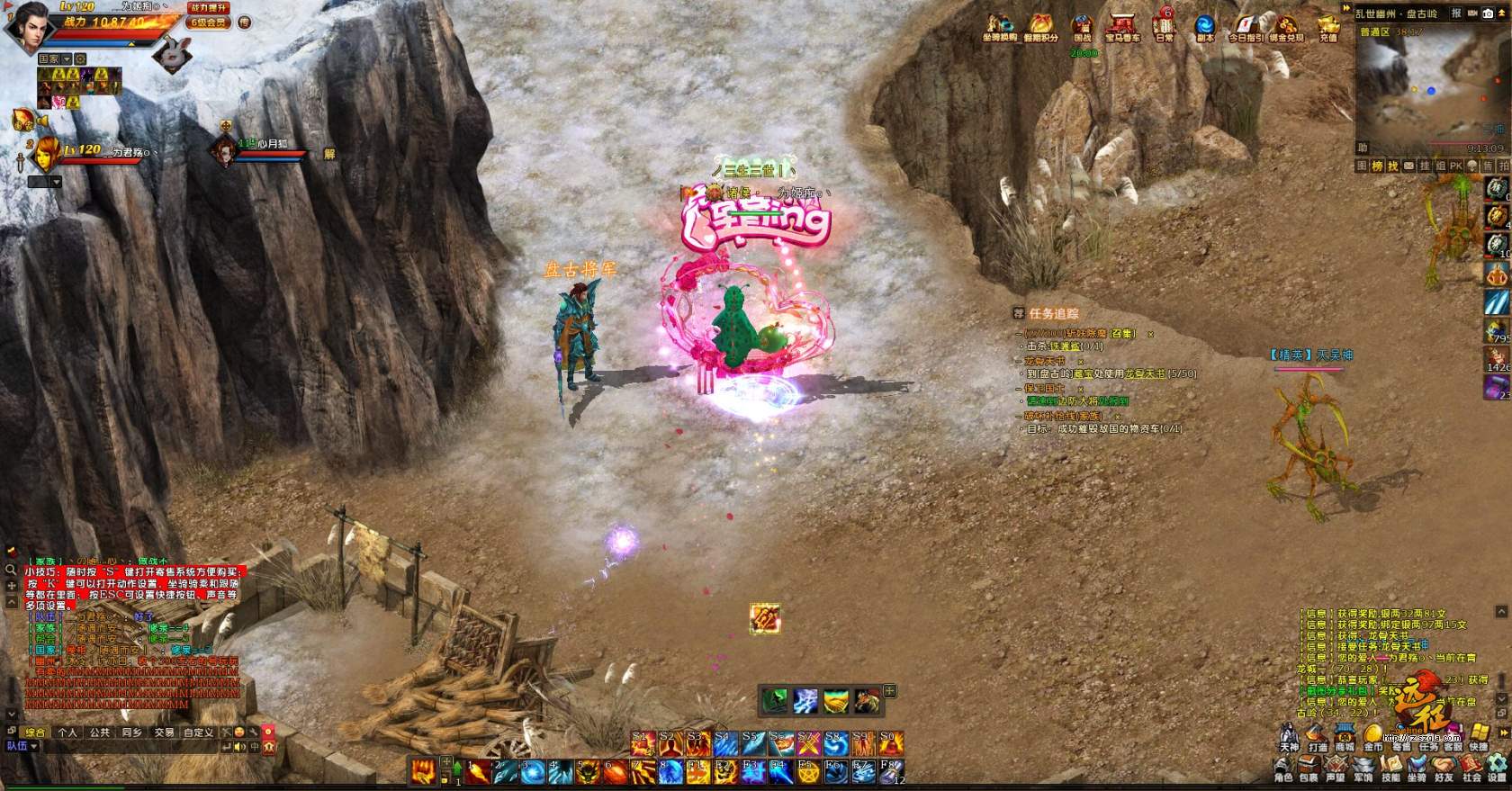1512x791 pixels.
Task: Click the 战力提升 power-up button
Action: click(209, 7)
